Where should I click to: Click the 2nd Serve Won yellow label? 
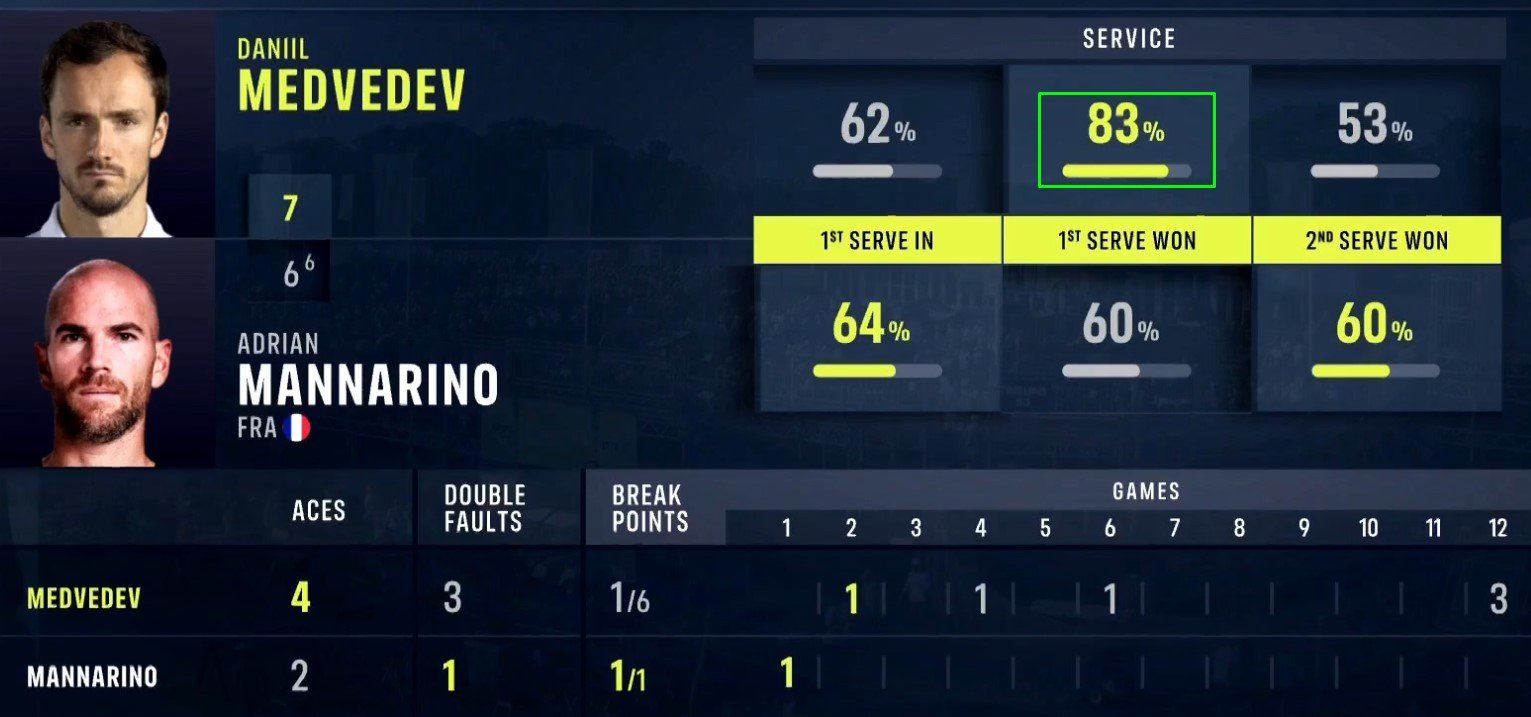pos(1376,240)
